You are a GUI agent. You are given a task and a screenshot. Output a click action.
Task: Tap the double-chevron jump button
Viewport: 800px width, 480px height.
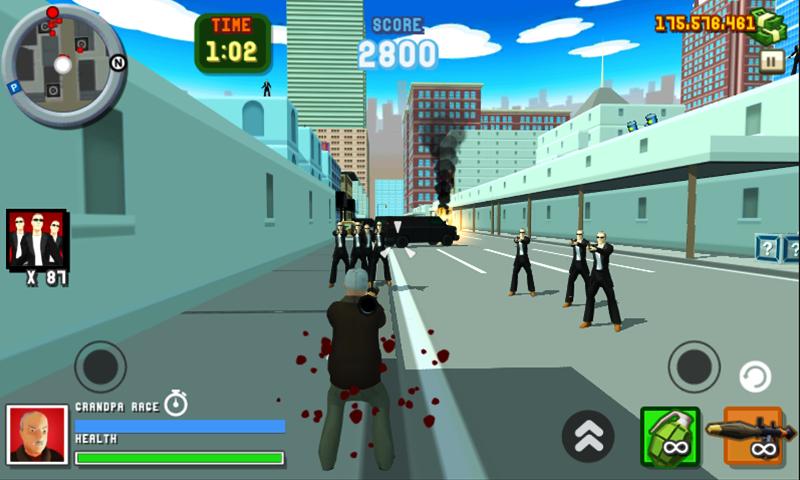point(588,436)
